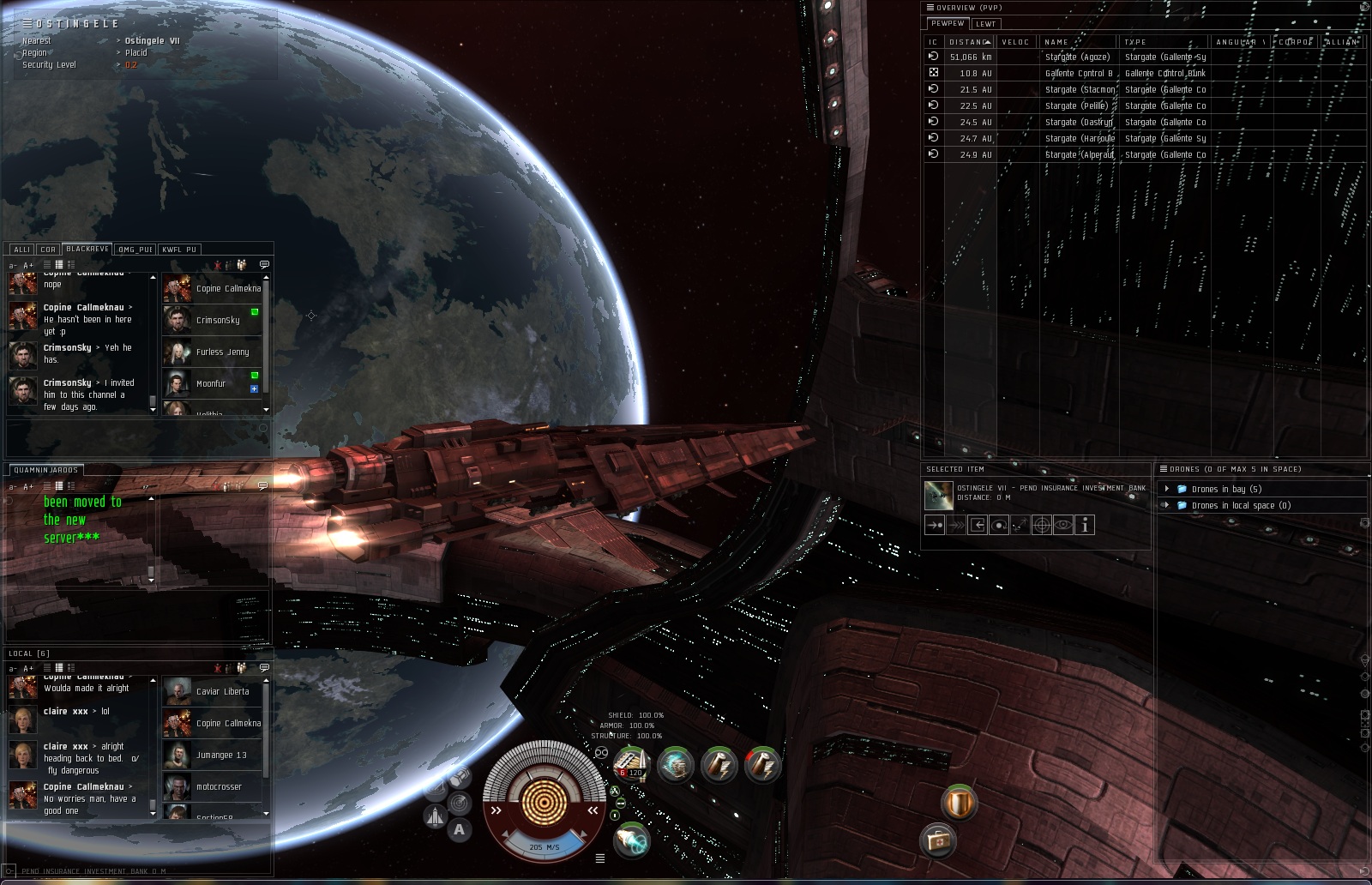Switch to the PEWPEW overview tab

[x=948, y=24]
